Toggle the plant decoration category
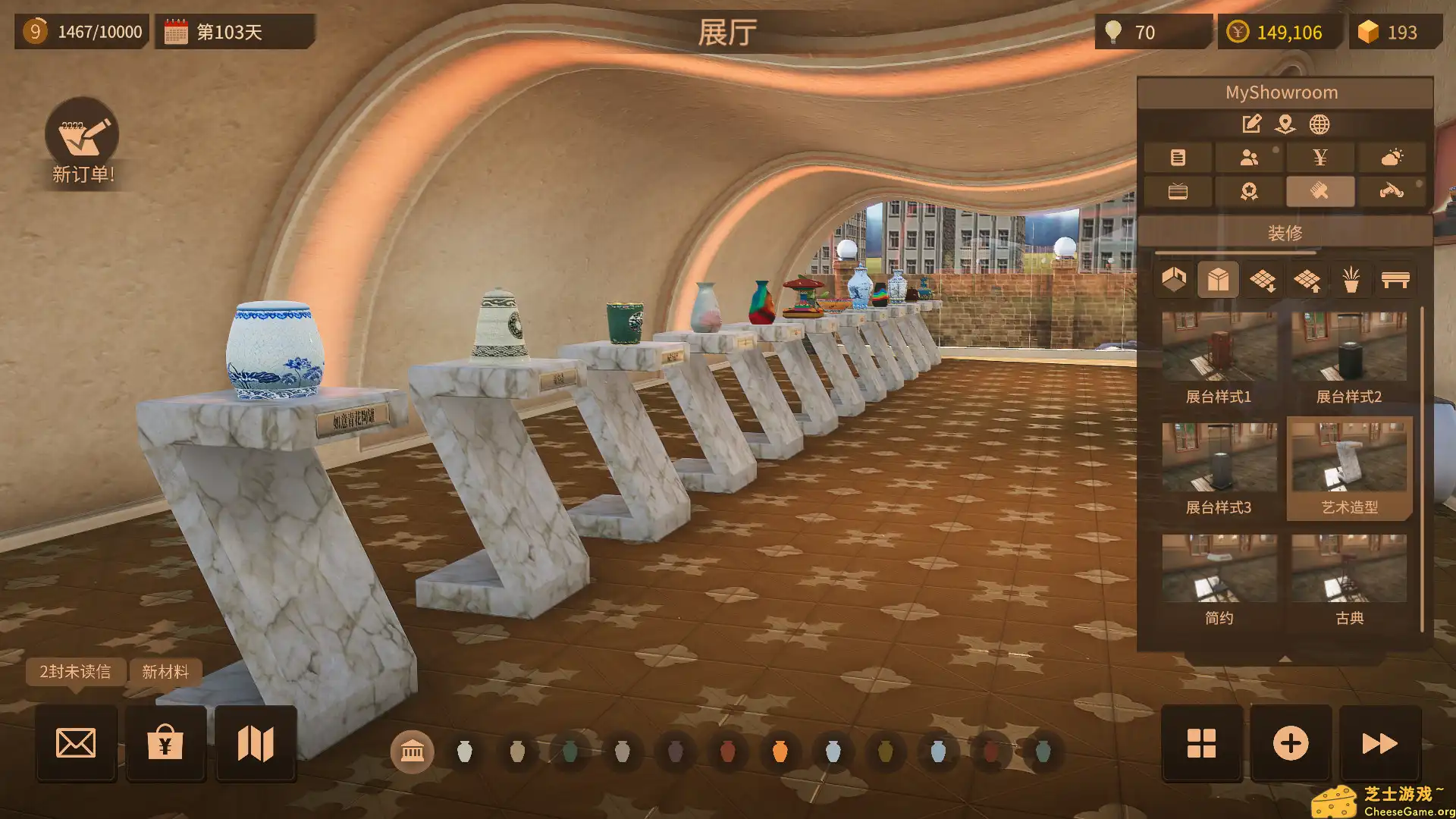Viewport: 1456px width, 819px height. coord(1351,281)
